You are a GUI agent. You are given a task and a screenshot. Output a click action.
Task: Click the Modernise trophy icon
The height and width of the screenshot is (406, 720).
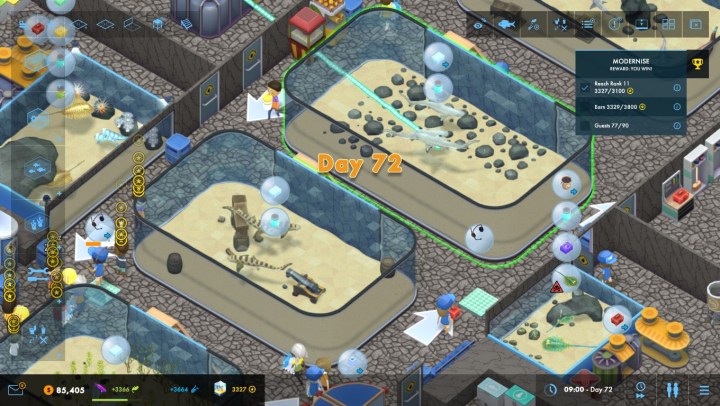(x=699, y=65)
